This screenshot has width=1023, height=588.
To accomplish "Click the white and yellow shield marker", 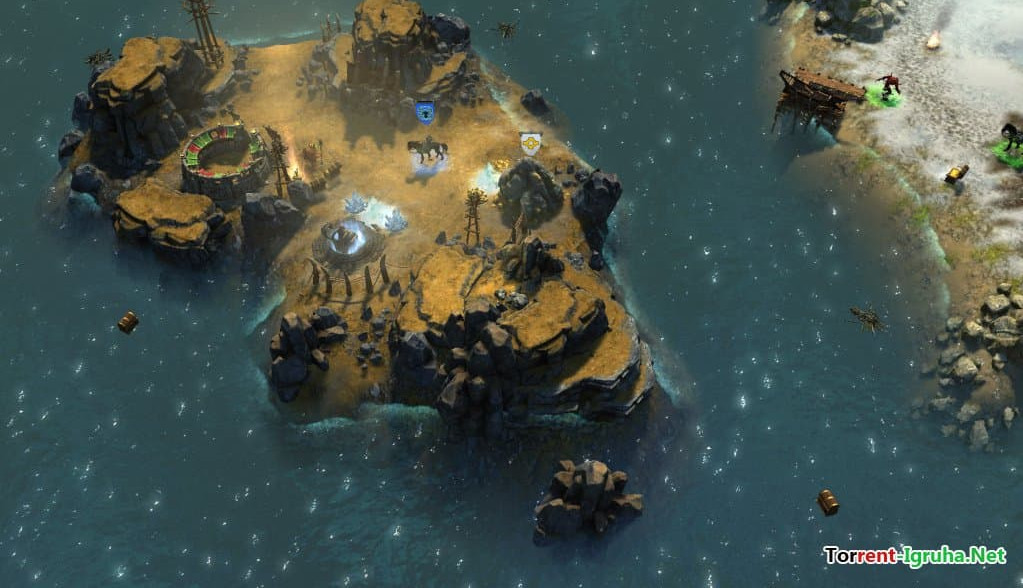I will [x=531, y=142].
